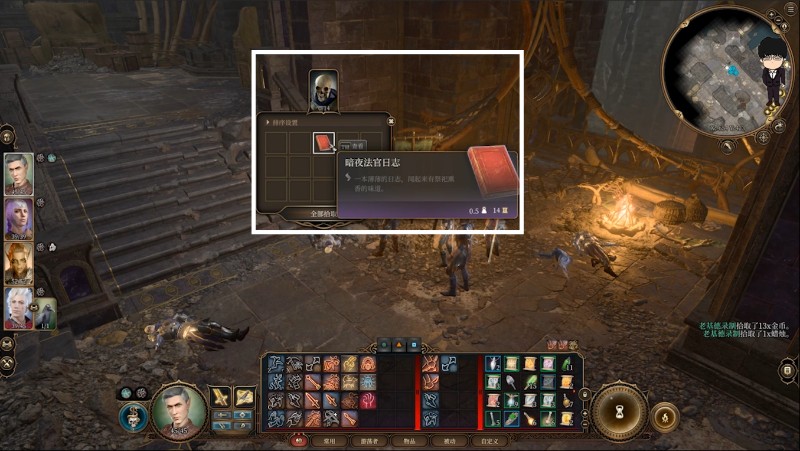Click the active character portrait by the hotbar

click(178, 410)
